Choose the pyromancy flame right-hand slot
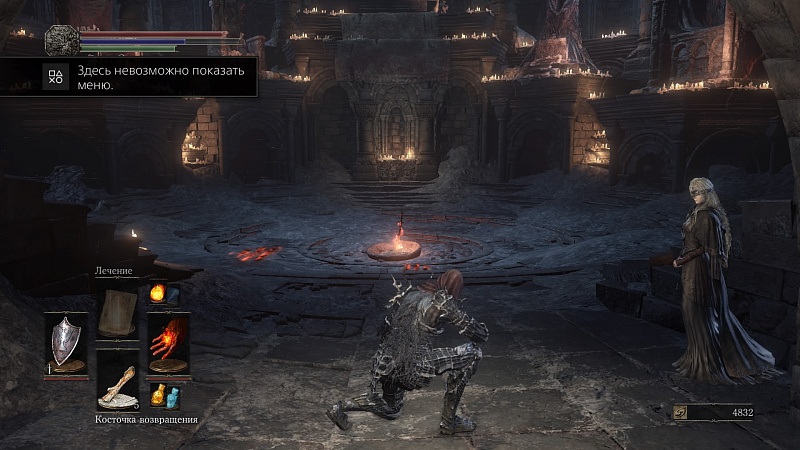 pos(168,342)
